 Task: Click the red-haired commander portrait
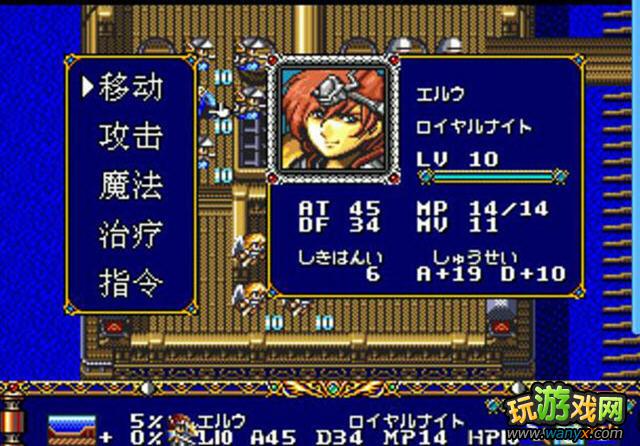coord(330,120)
